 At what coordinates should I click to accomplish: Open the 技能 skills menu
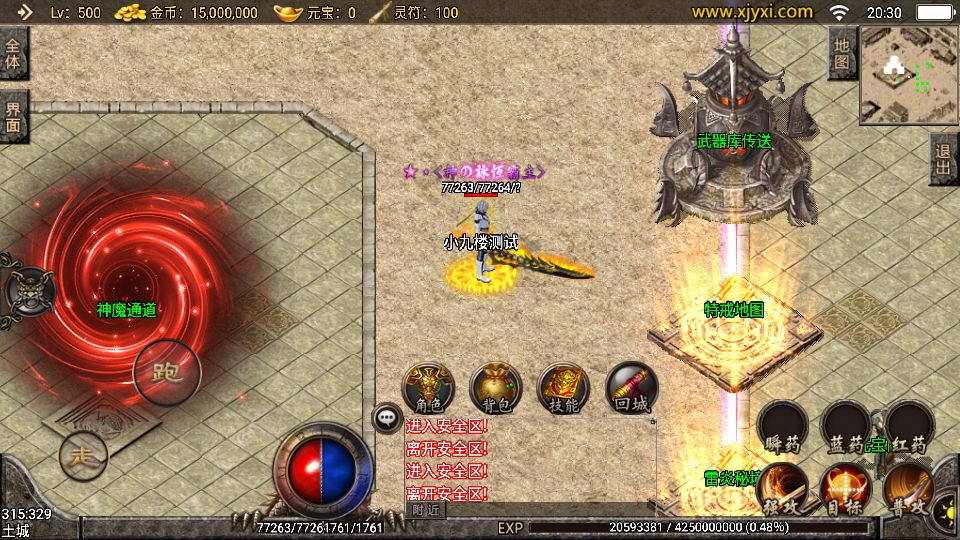pyautogui.click(x=564, y=387)
